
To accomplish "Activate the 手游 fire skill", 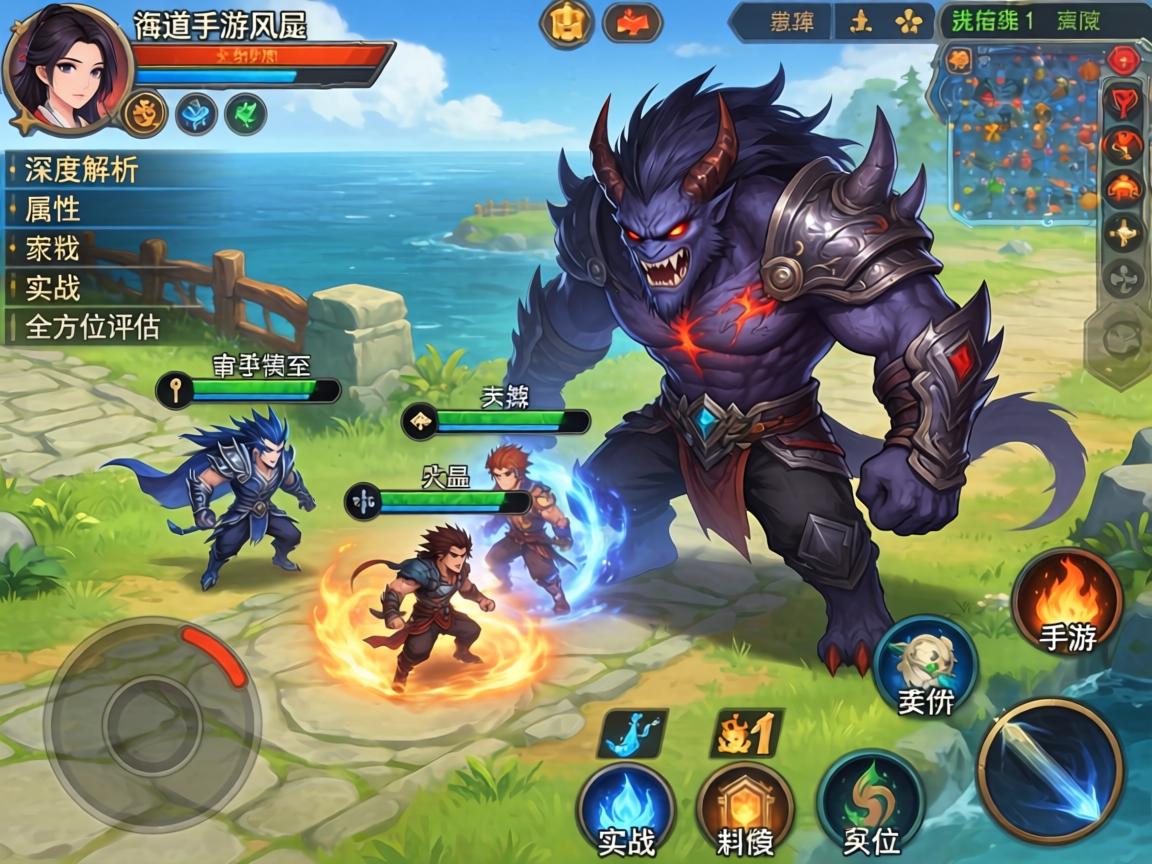I will [x=1067, y=602].
